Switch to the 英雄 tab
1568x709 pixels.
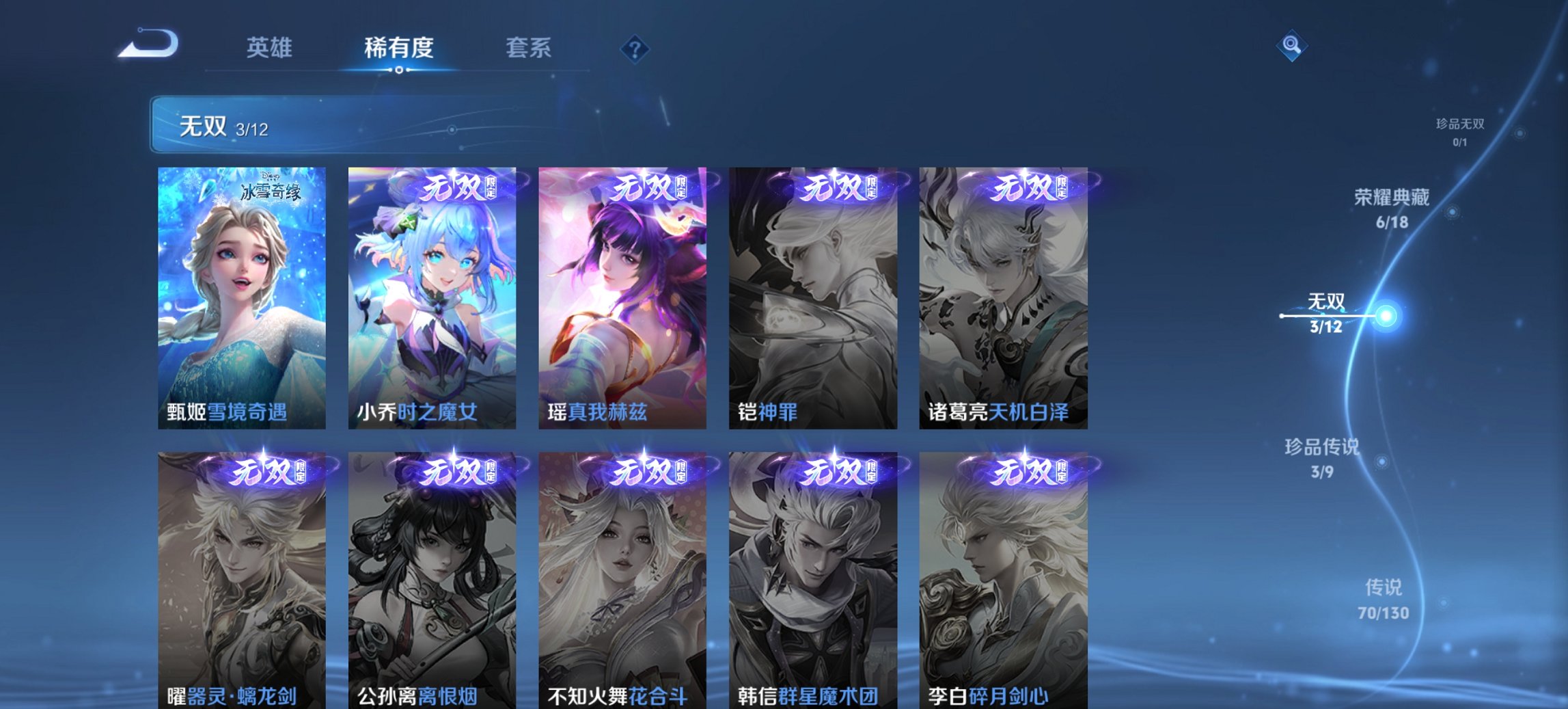270,48
